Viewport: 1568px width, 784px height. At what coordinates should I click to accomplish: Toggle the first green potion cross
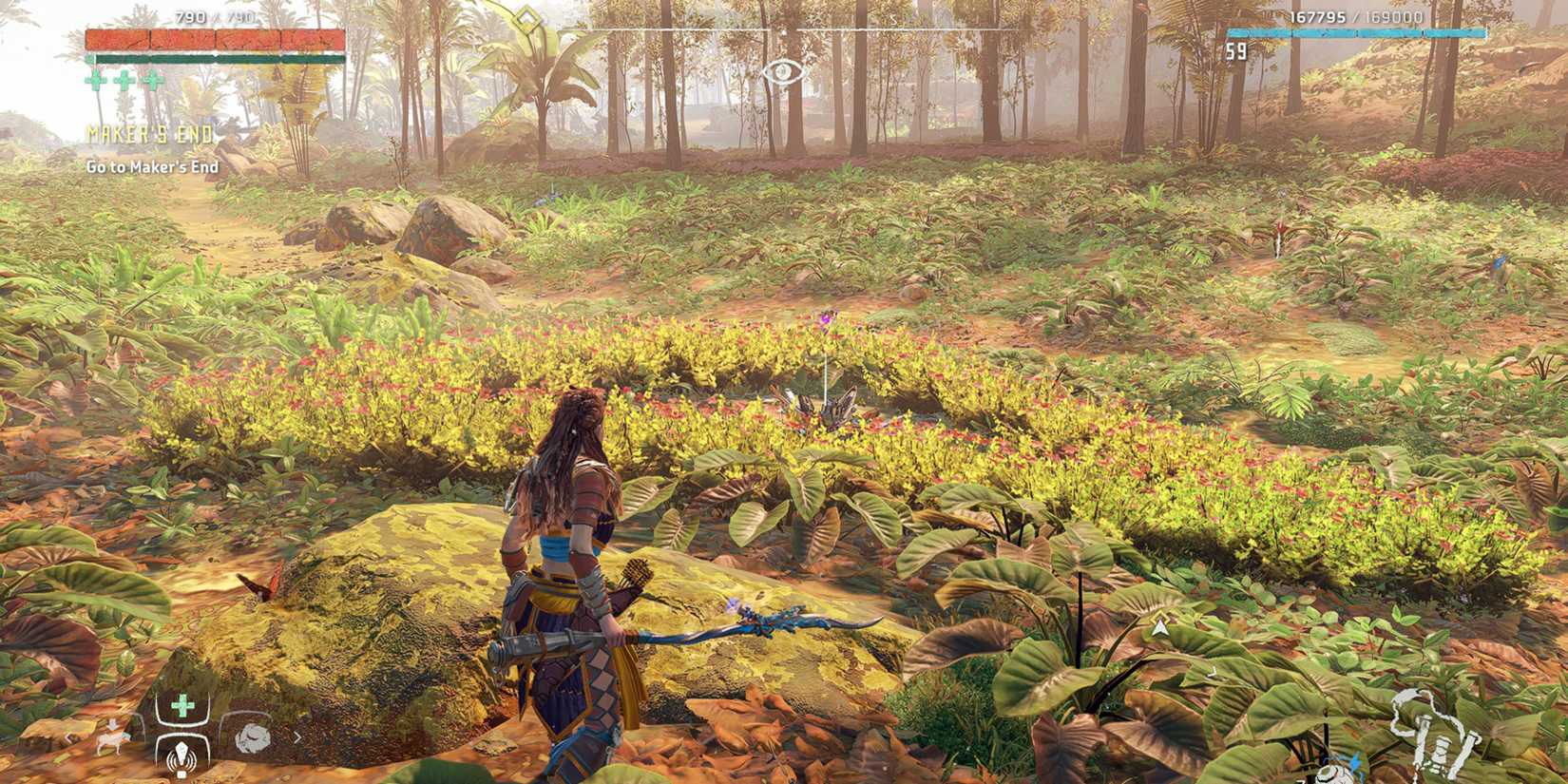[x=95, y=81]
